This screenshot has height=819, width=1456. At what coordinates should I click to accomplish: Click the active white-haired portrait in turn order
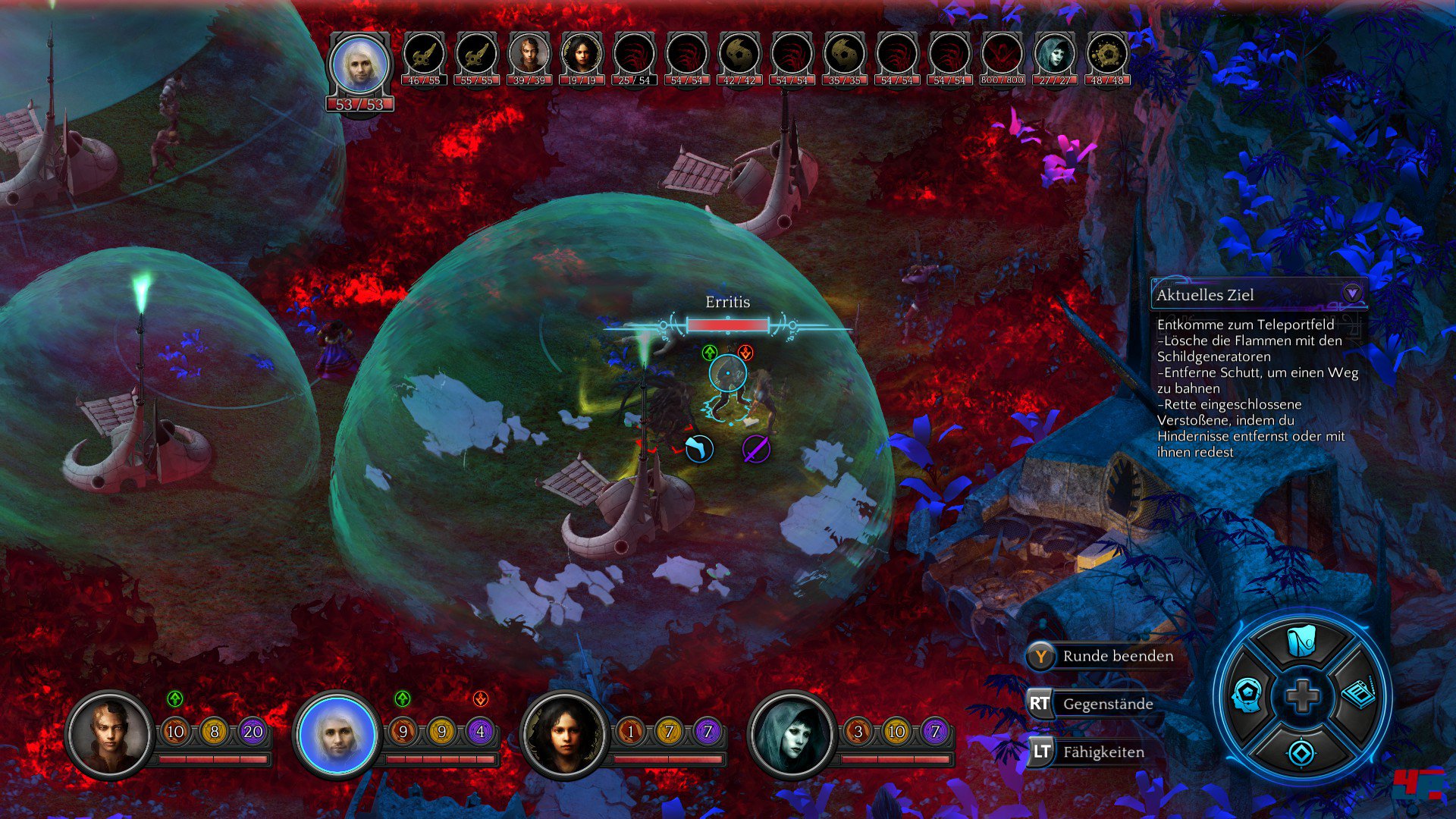360,67
